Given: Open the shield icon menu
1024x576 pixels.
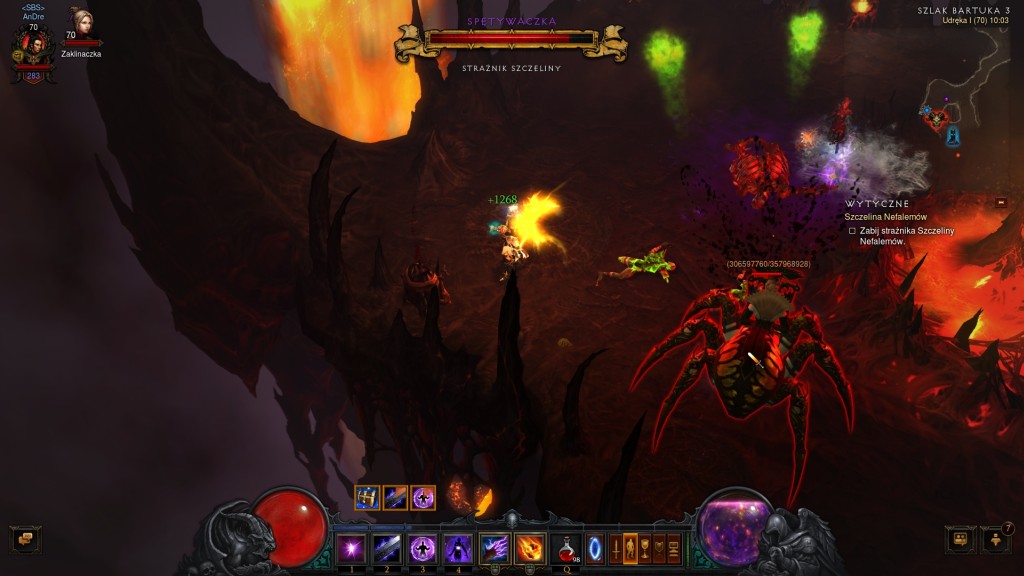Looking at the screenshot, I should [660, 548].
